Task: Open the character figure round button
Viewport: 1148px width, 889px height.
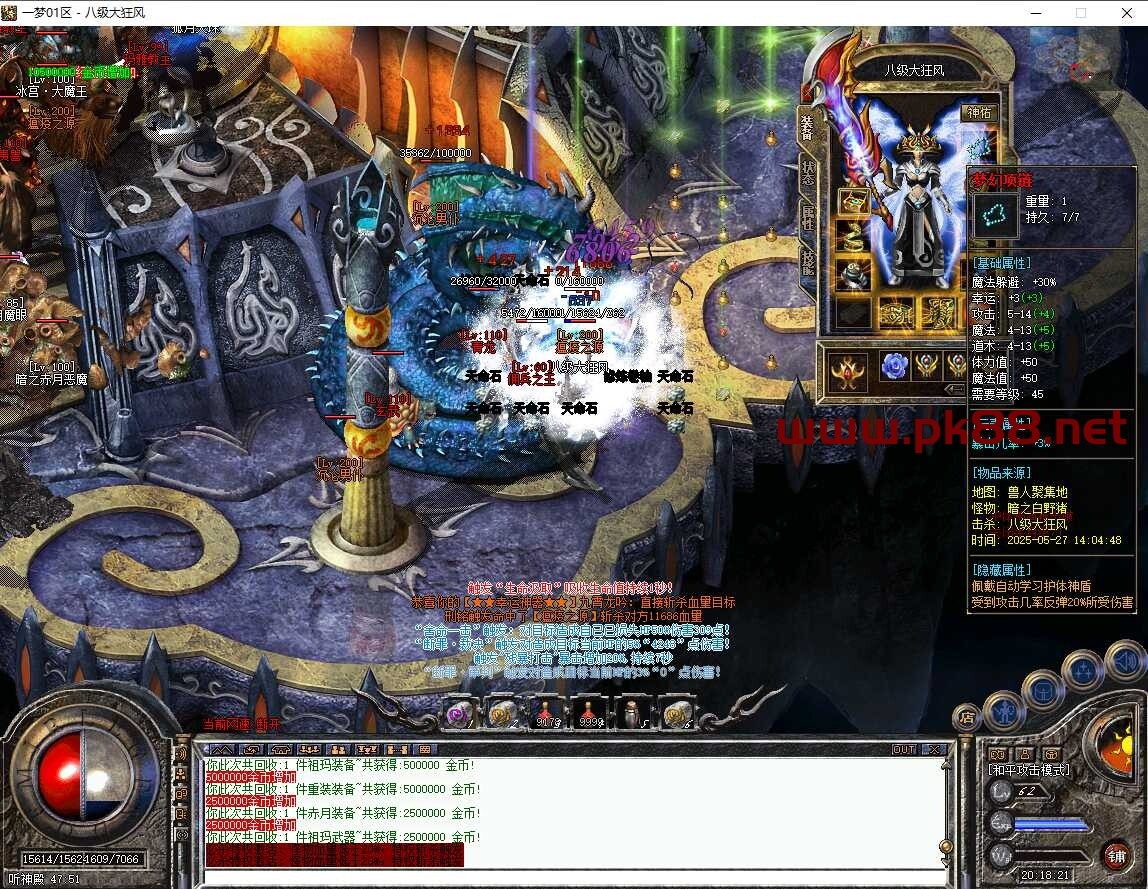Action: coord(1002,711)
